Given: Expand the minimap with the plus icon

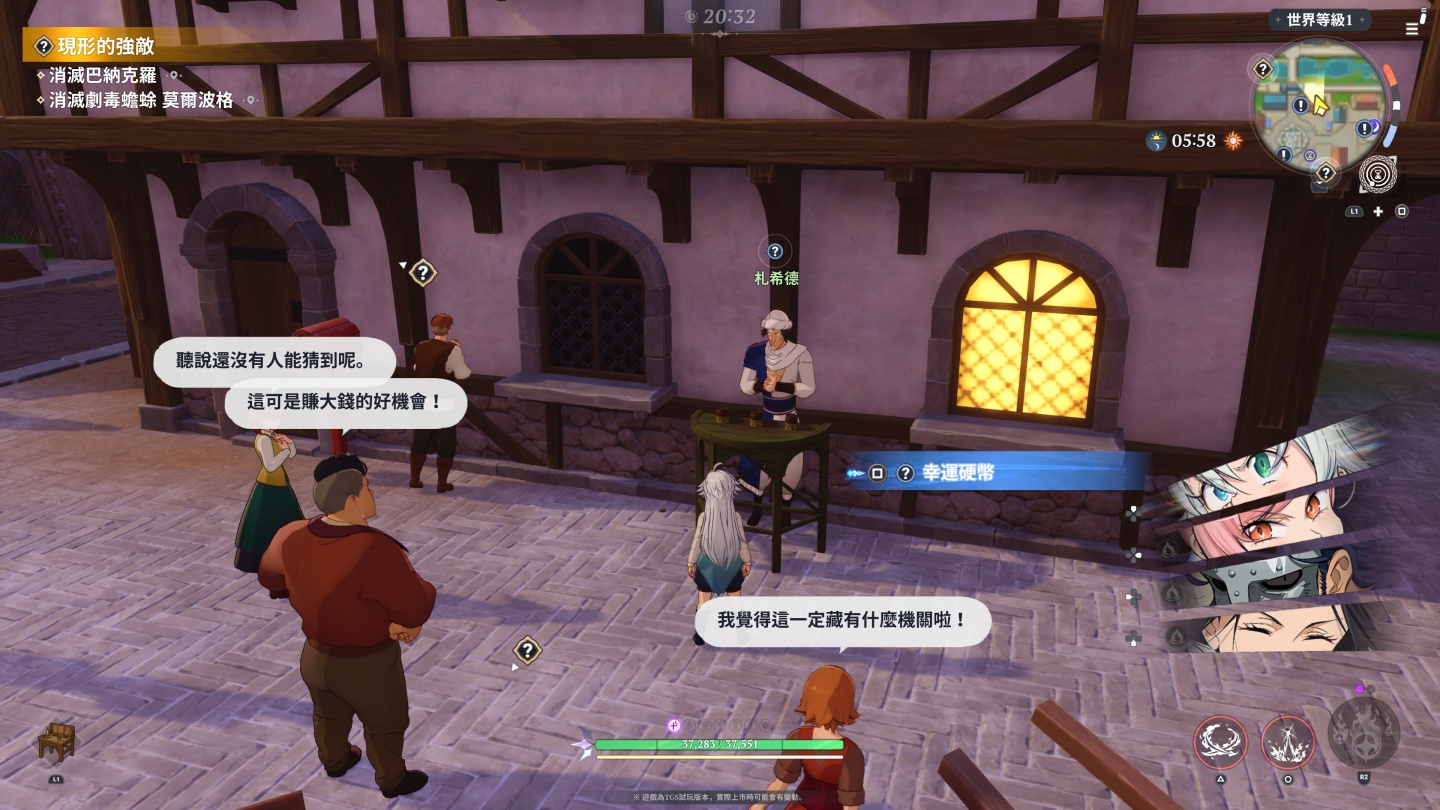Looking at the screenshot, I should pyautogui.click(x=1378, y=211).
